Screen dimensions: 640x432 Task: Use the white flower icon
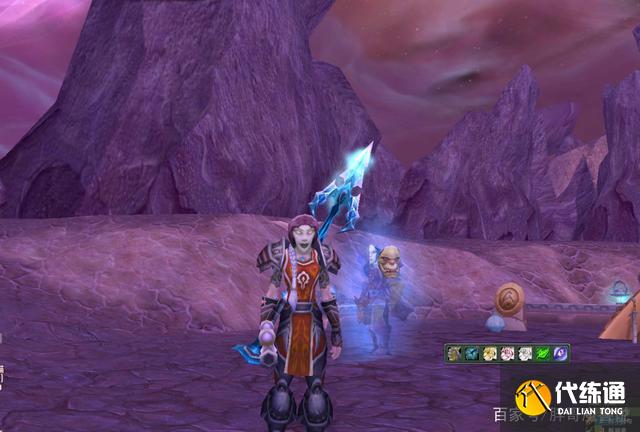tap(525, 353)
